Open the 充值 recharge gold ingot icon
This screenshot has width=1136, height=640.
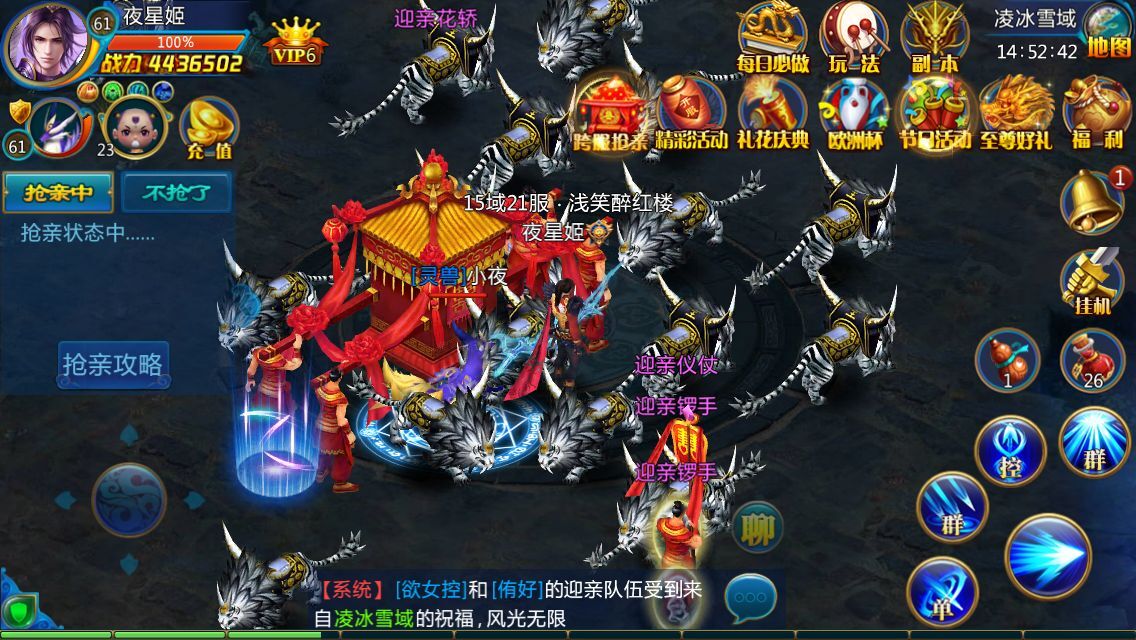click(x=209, y=129)
